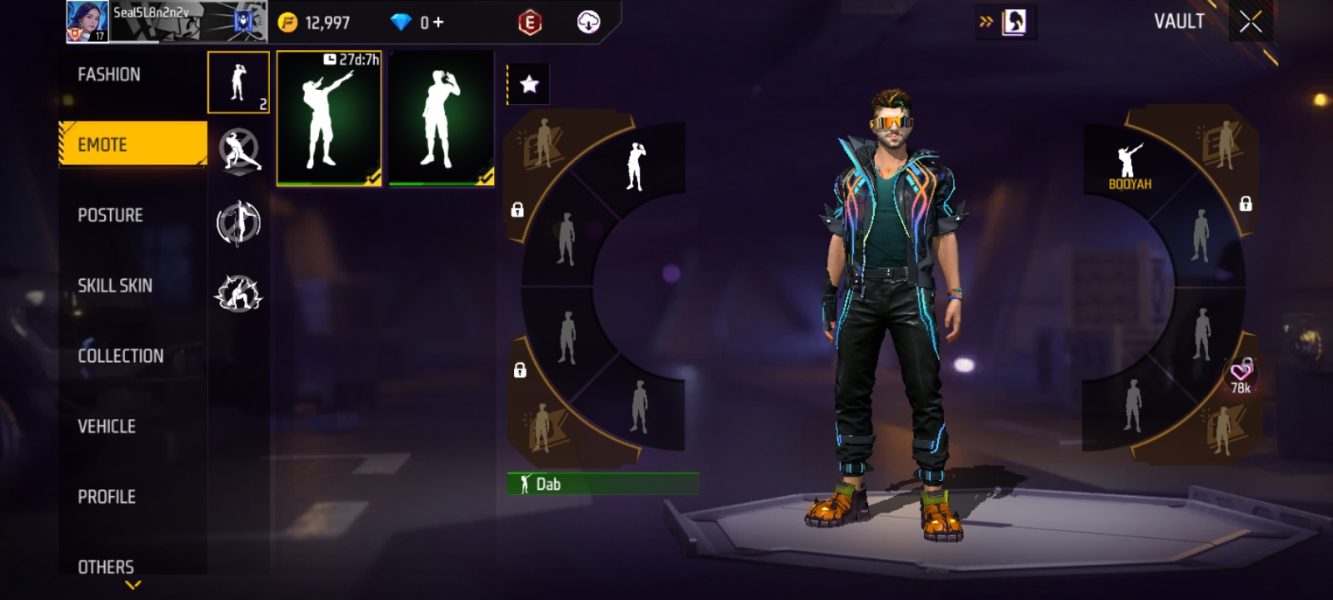
Task: Open the Profile category
Action: (x=106, y=497)
